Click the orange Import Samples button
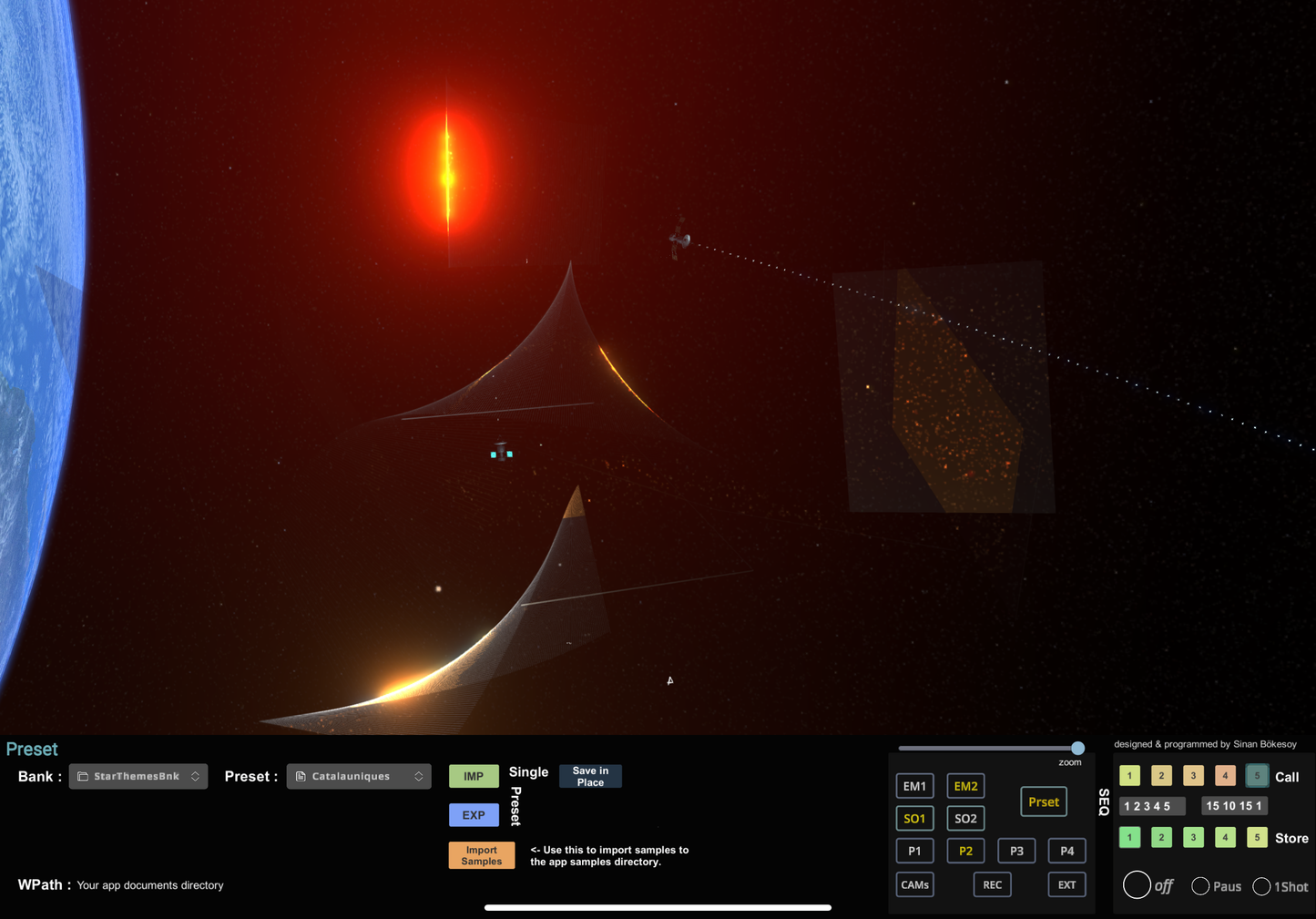 pos(482,855)
